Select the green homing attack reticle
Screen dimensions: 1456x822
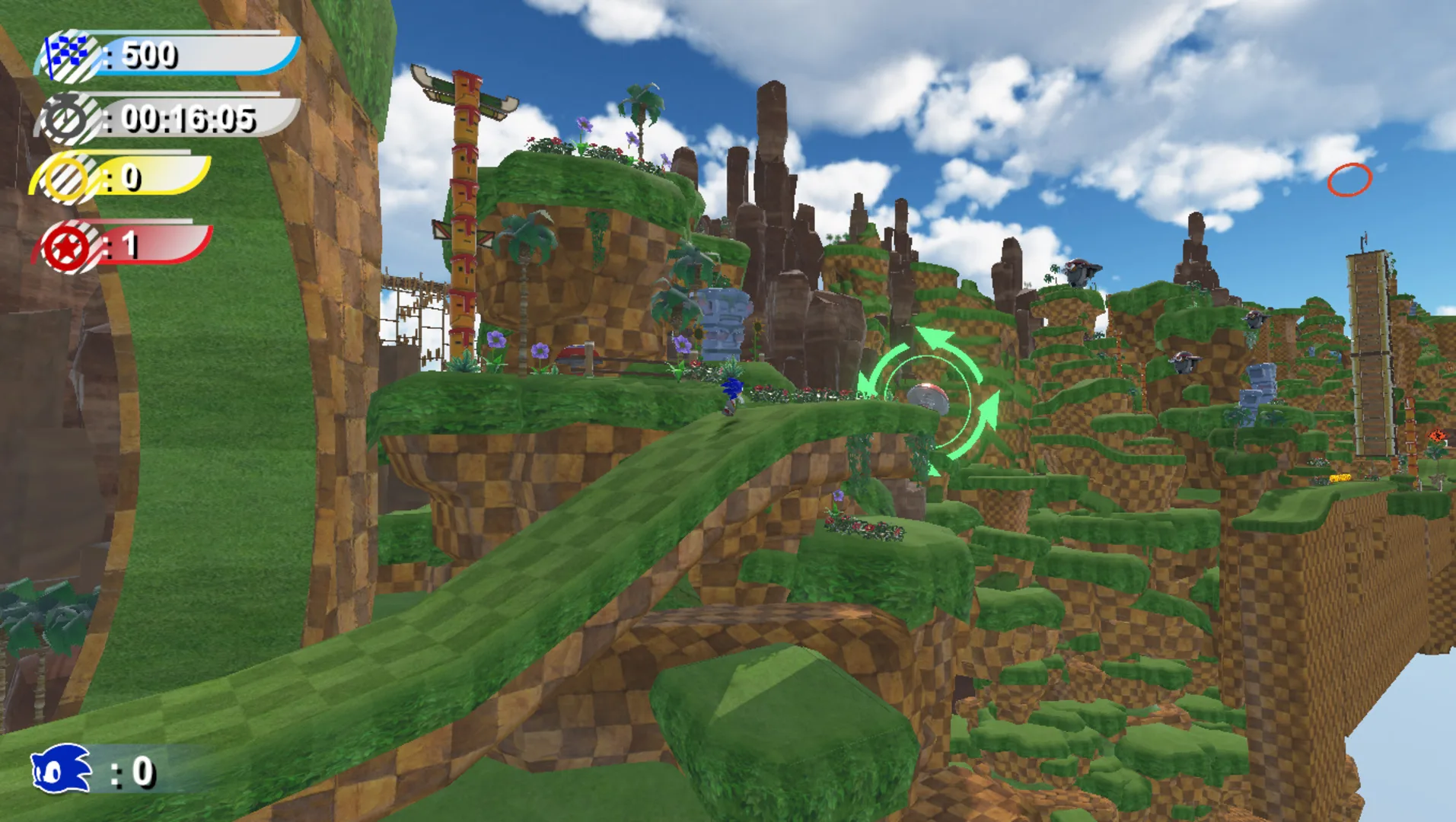930,397
